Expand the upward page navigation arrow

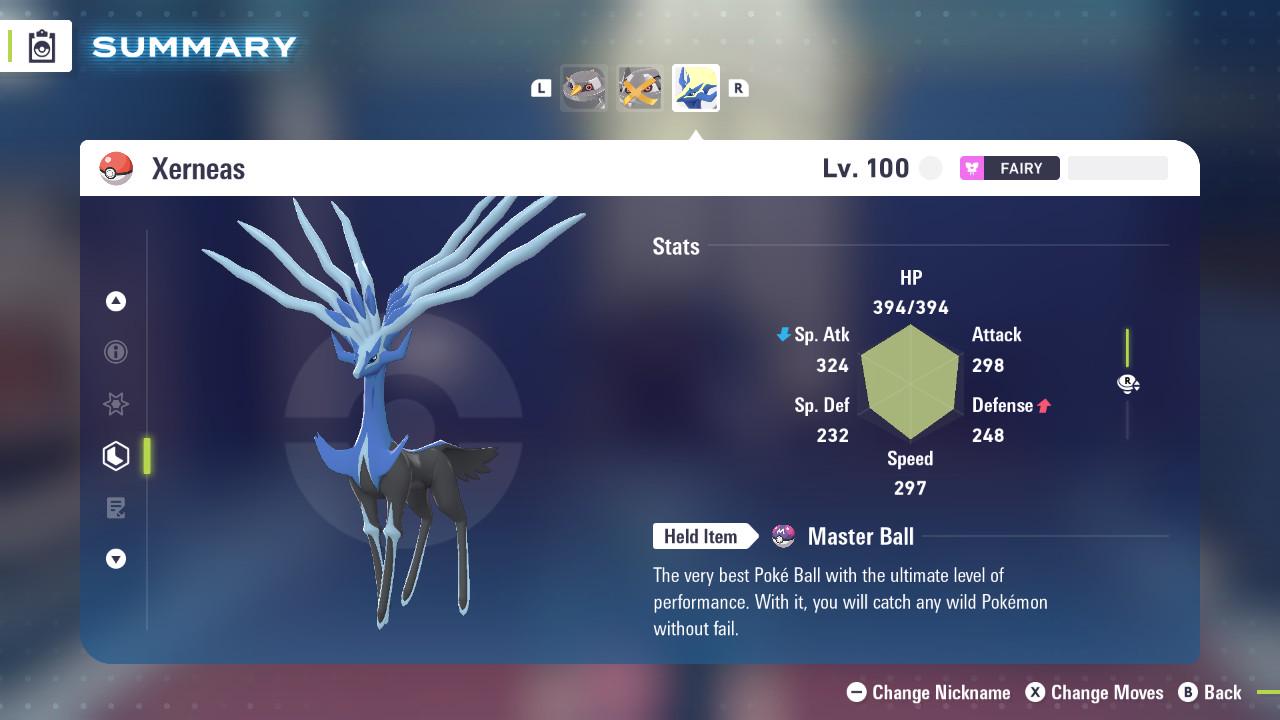[x=116, y=300]
